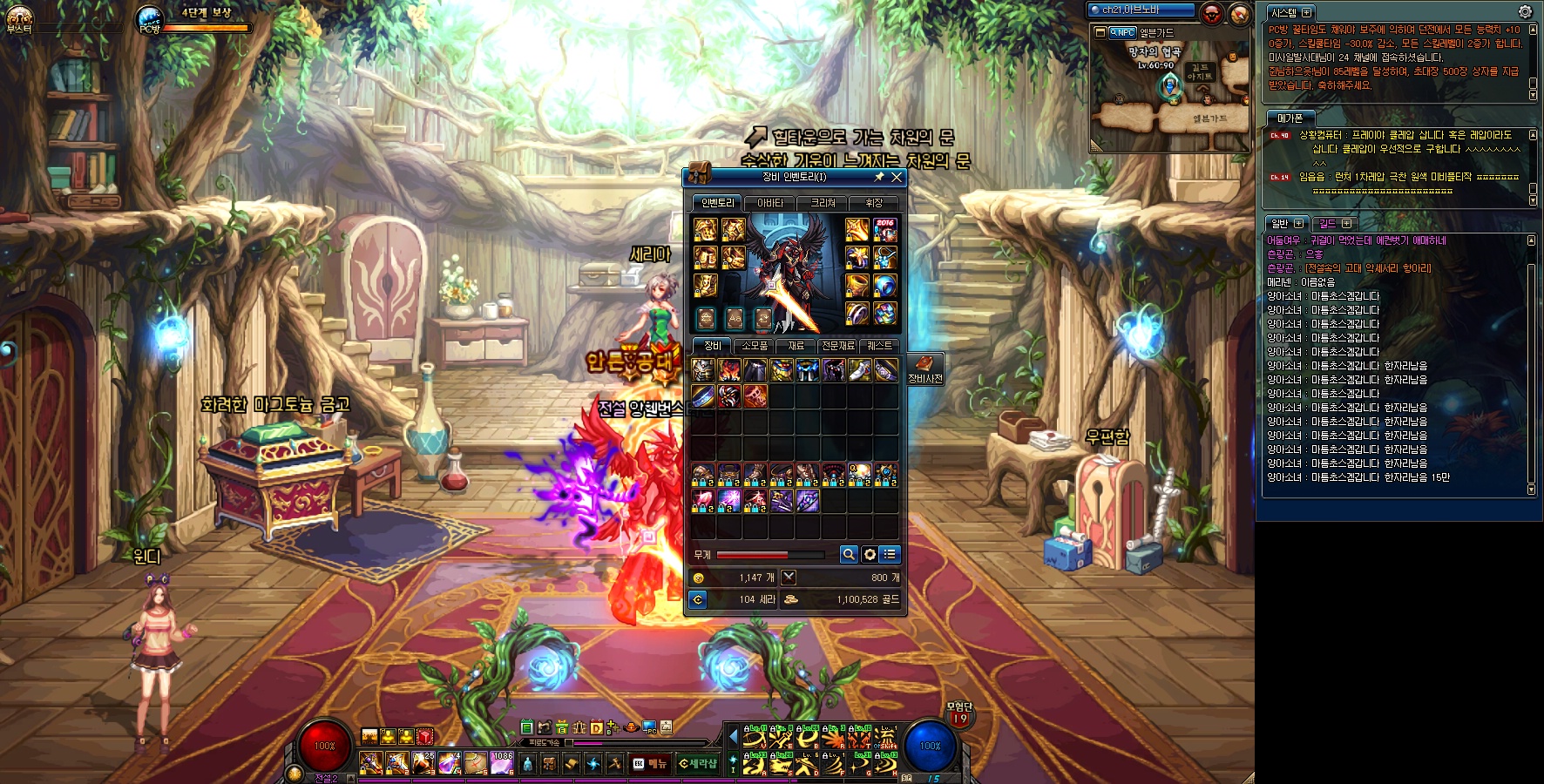Viewport: 1544px width, 784px height.
Task: Switch to the 아바타 (Avatar) tab
Action: pyautogui.click(x=770, y=203)
